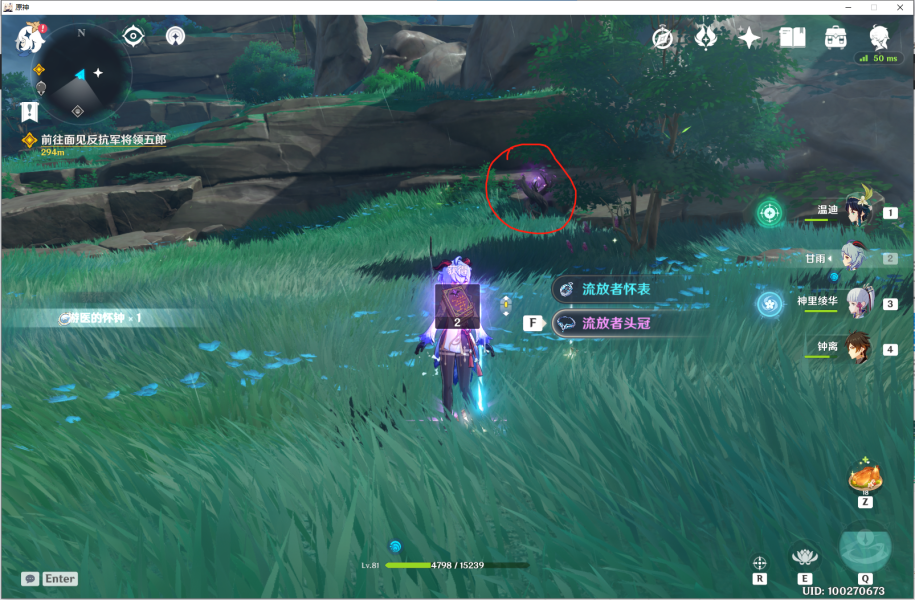Switch to party member 温迪
The image size is (915, 600).
click(858, 211)
